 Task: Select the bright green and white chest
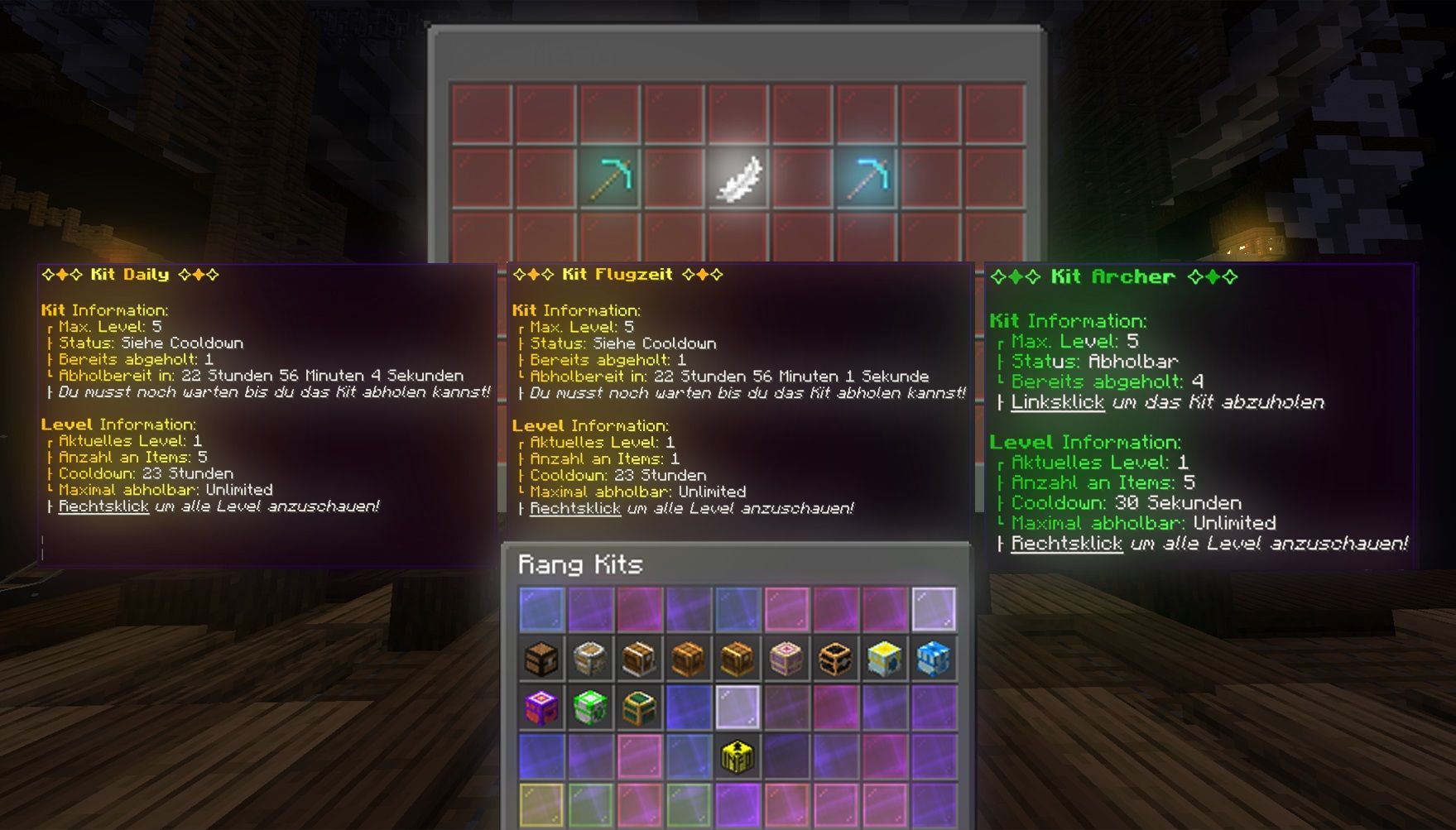pos(590,708)
